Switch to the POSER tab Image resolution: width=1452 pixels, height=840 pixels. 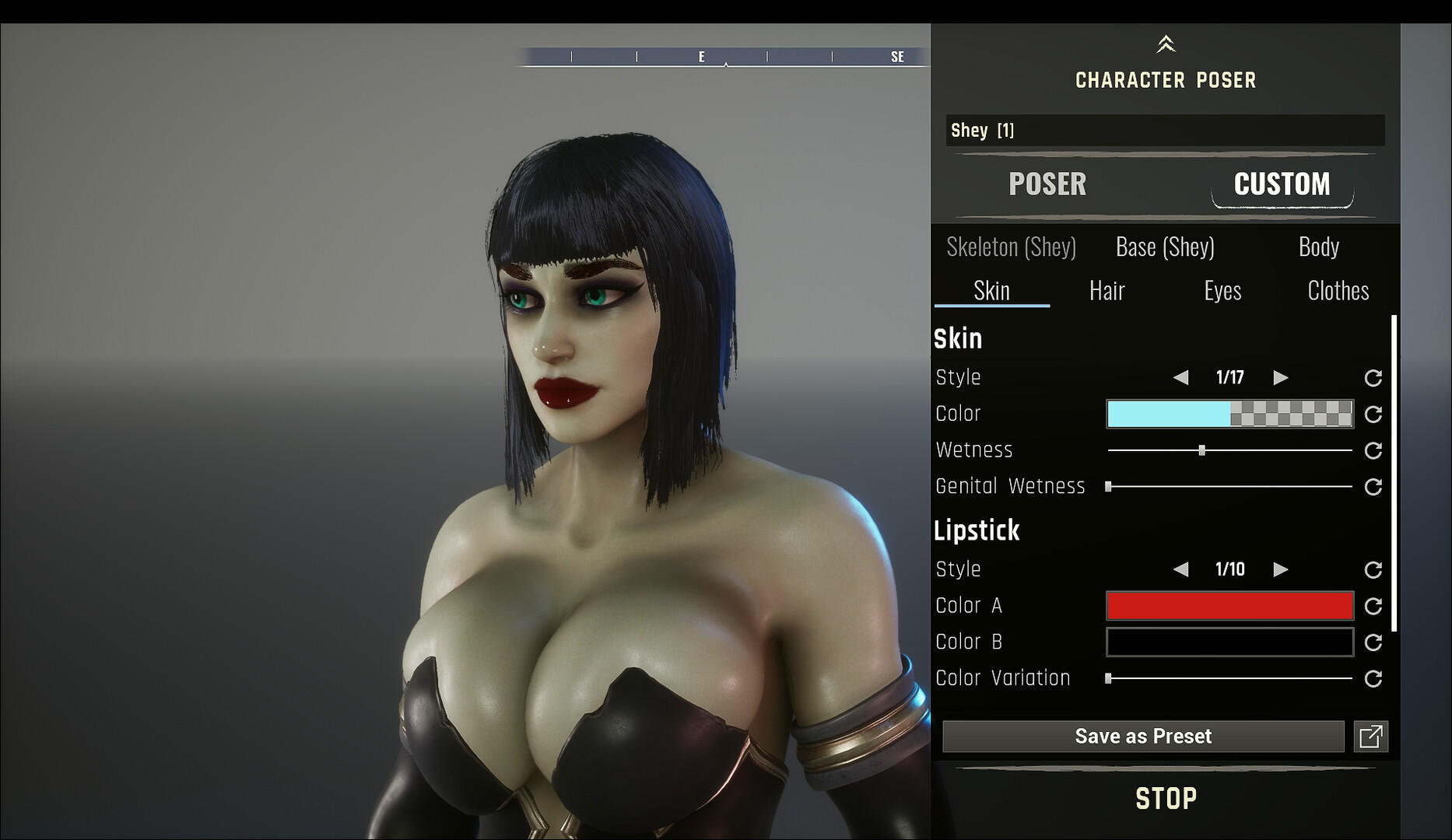[1047, 184]
